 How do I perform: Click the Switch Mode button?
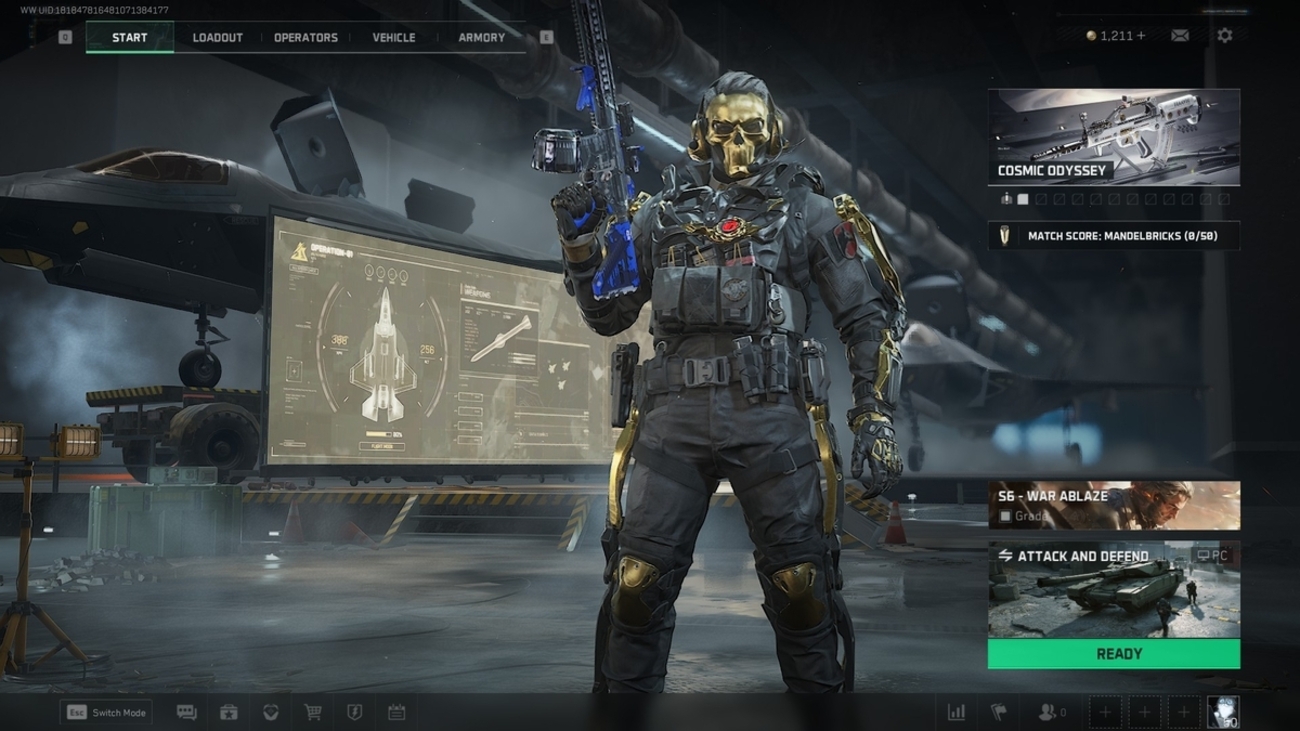[x=106, y=713]
